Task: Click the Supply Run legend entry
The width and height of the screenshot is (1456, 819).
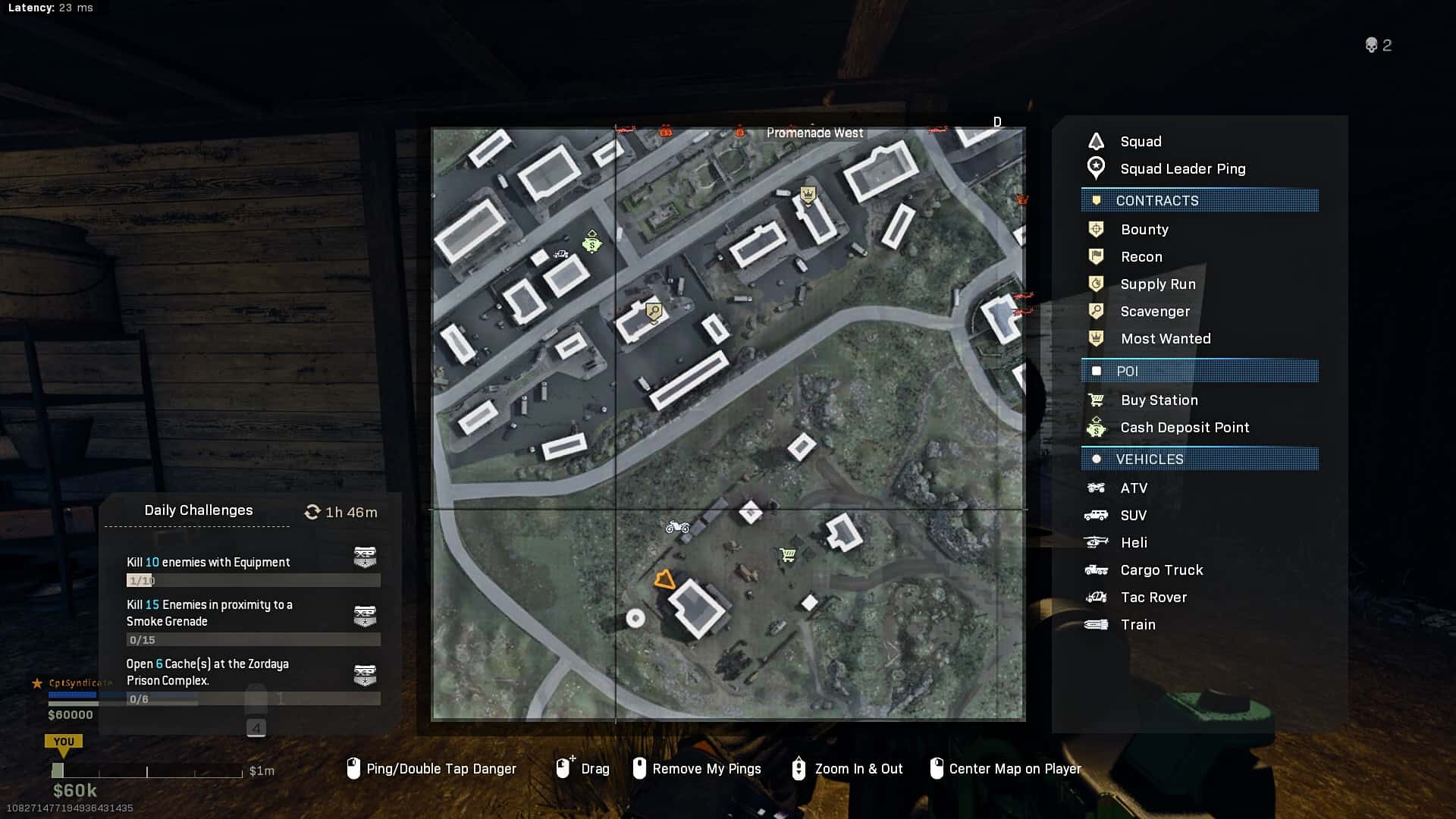Action: pos(1157,284)
